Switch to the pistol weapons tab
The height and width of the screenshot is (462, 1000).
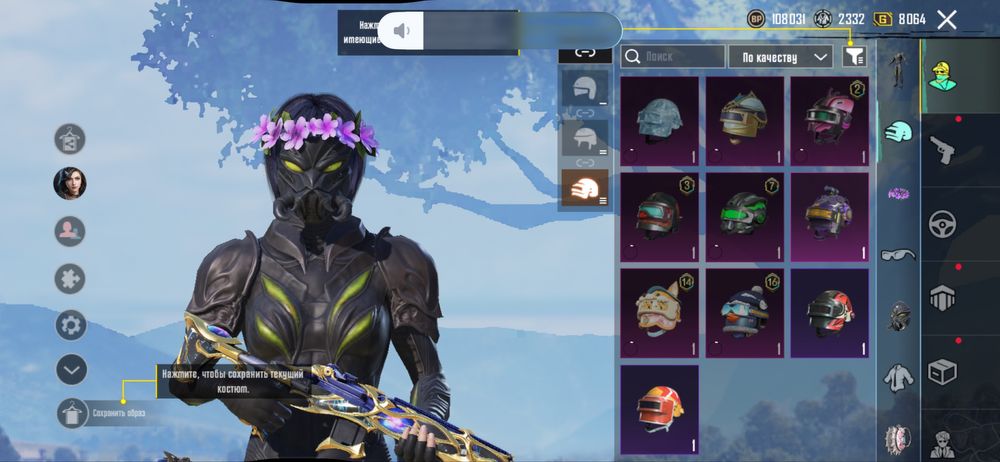coord(943,152)
